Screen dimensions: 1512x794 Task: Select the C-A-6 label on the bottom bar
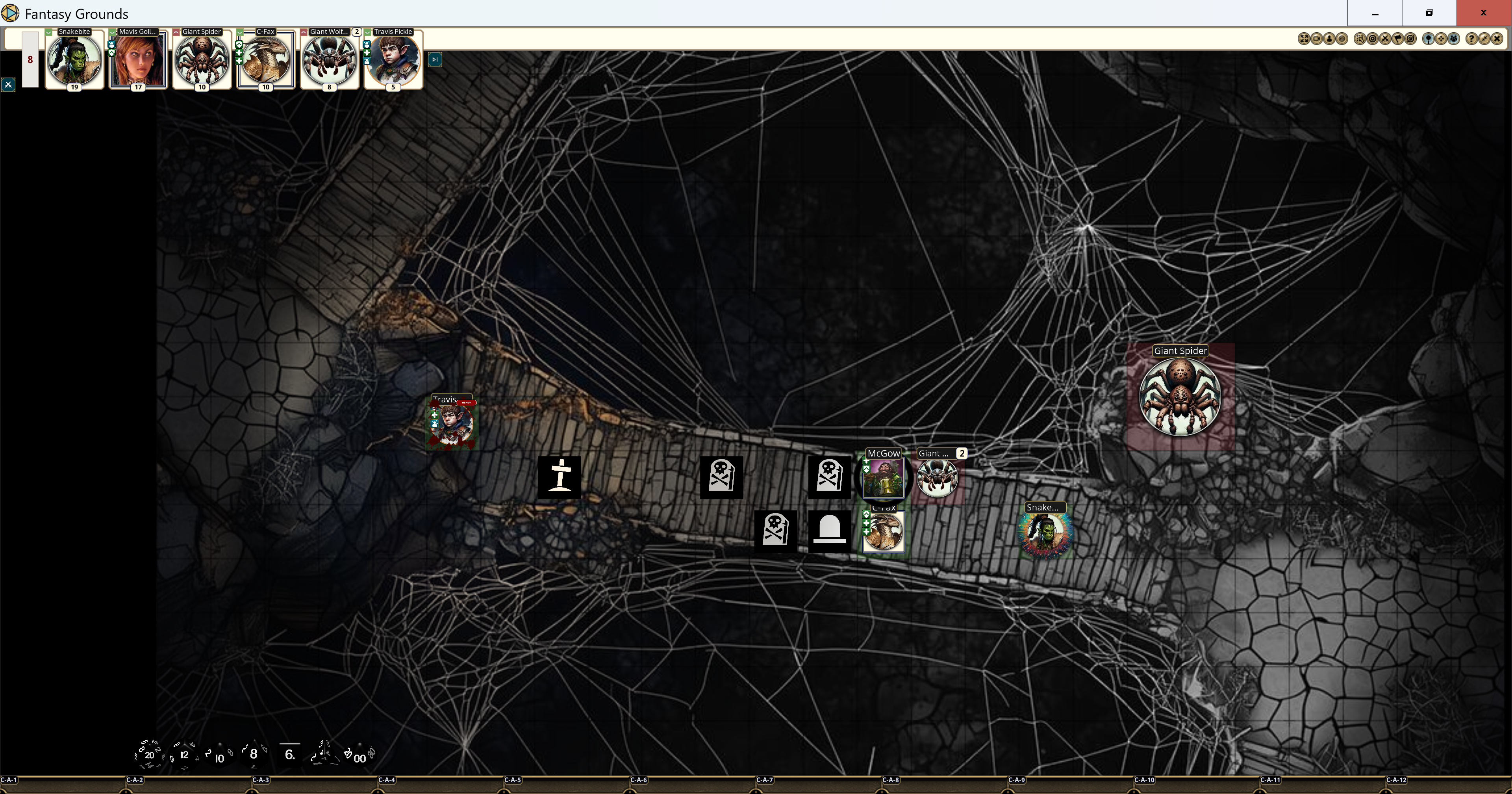[x=640, y=781]
